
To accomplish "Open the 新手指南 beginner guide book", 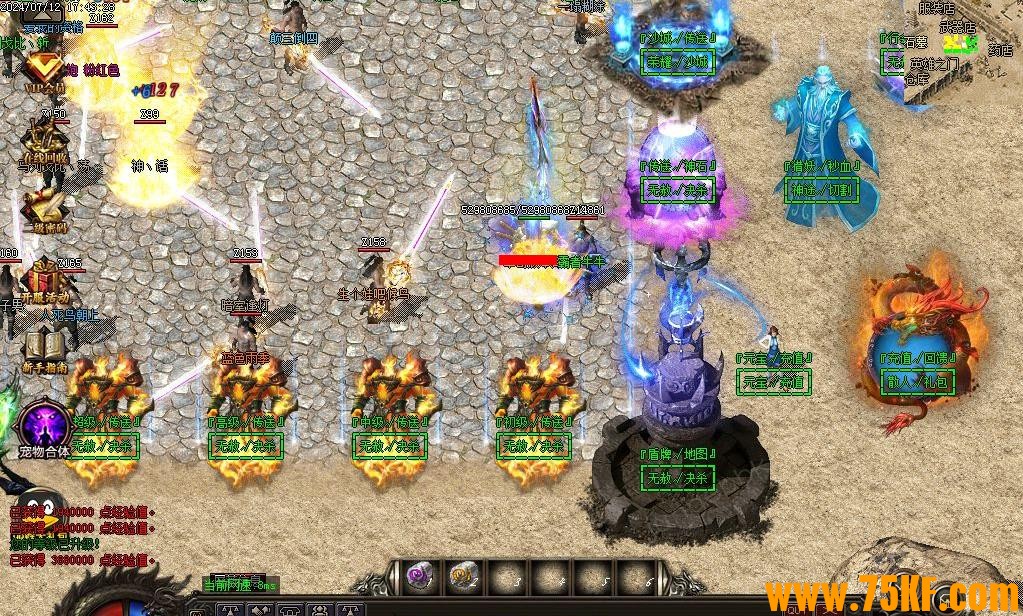I will [44, 350].
